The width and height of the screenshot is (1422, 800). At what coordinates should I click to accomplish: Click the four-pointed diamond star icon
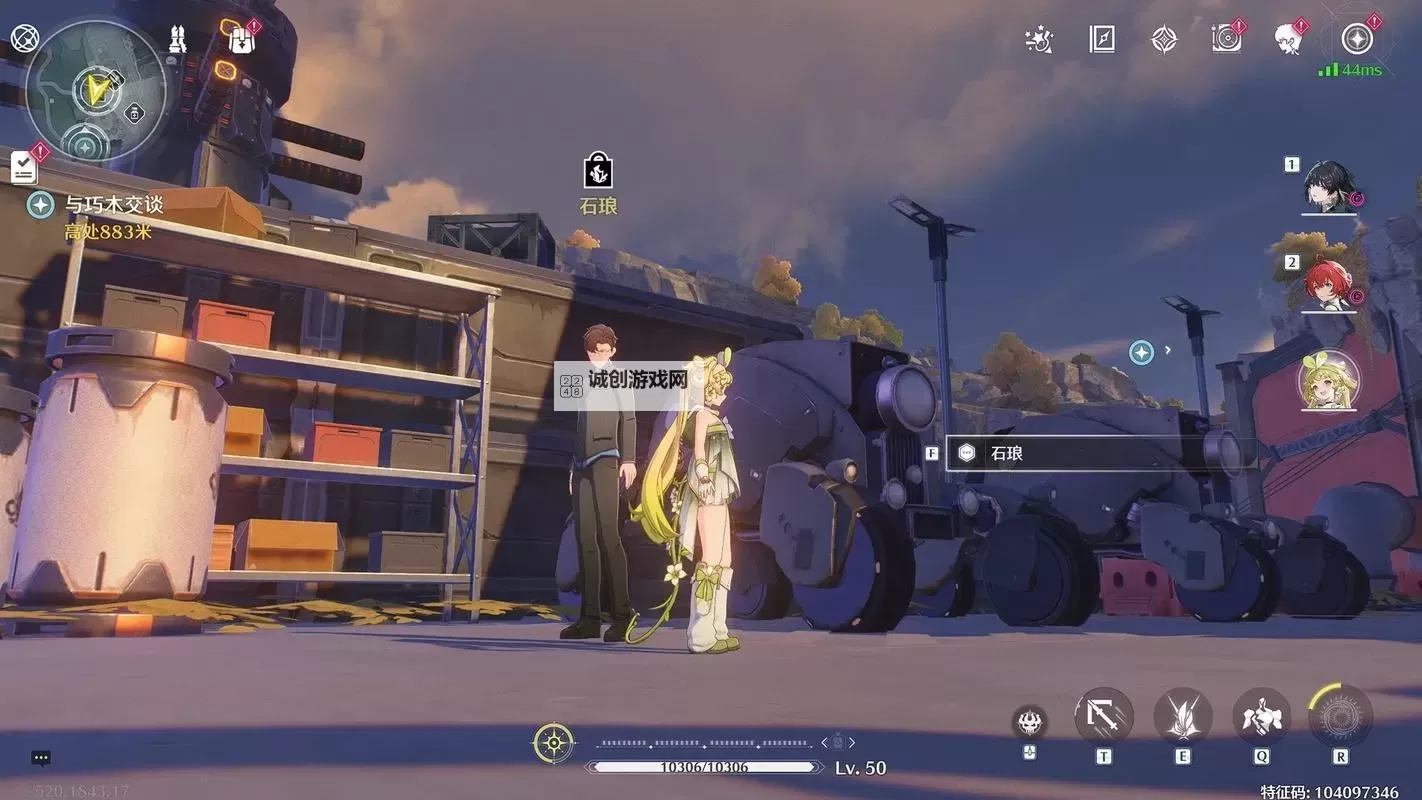pyautogui.click(x=1164, y=40)
